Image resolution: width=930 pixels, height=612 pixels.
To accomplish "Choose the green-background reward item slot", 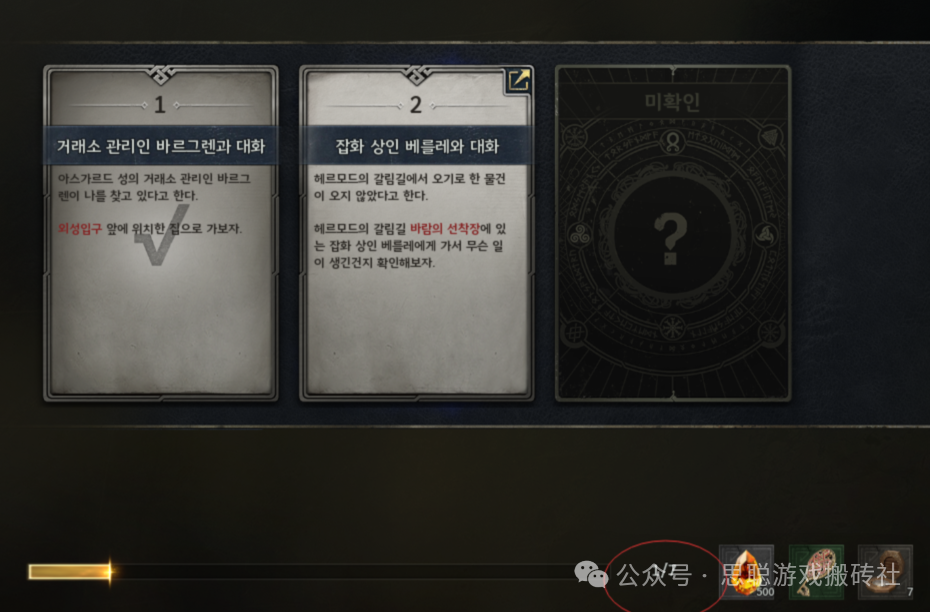I will (x=816, y=572).
